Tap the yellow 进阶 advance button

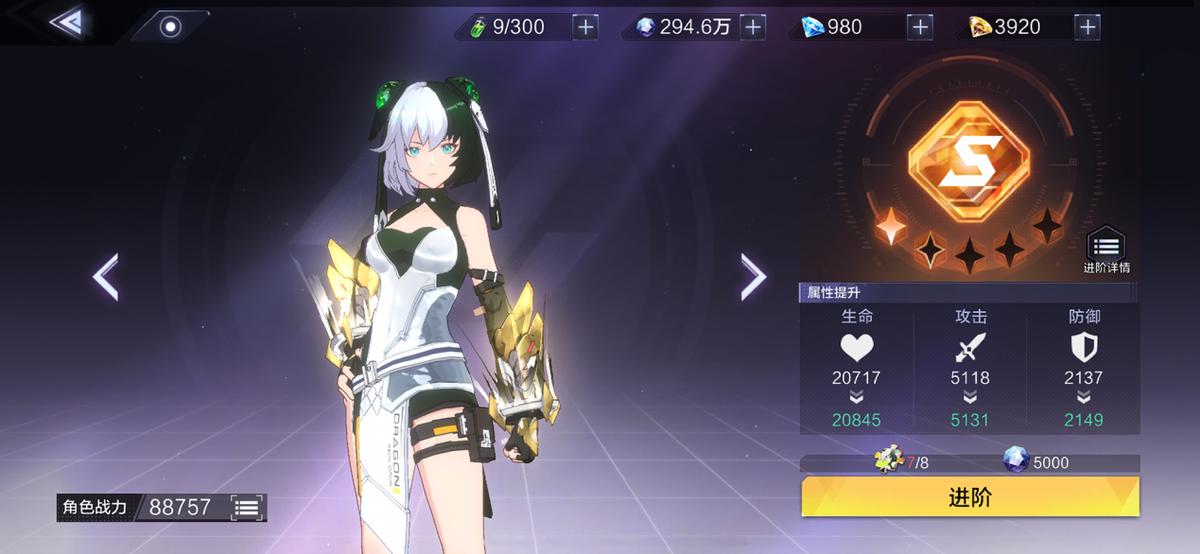click(970, 497)
